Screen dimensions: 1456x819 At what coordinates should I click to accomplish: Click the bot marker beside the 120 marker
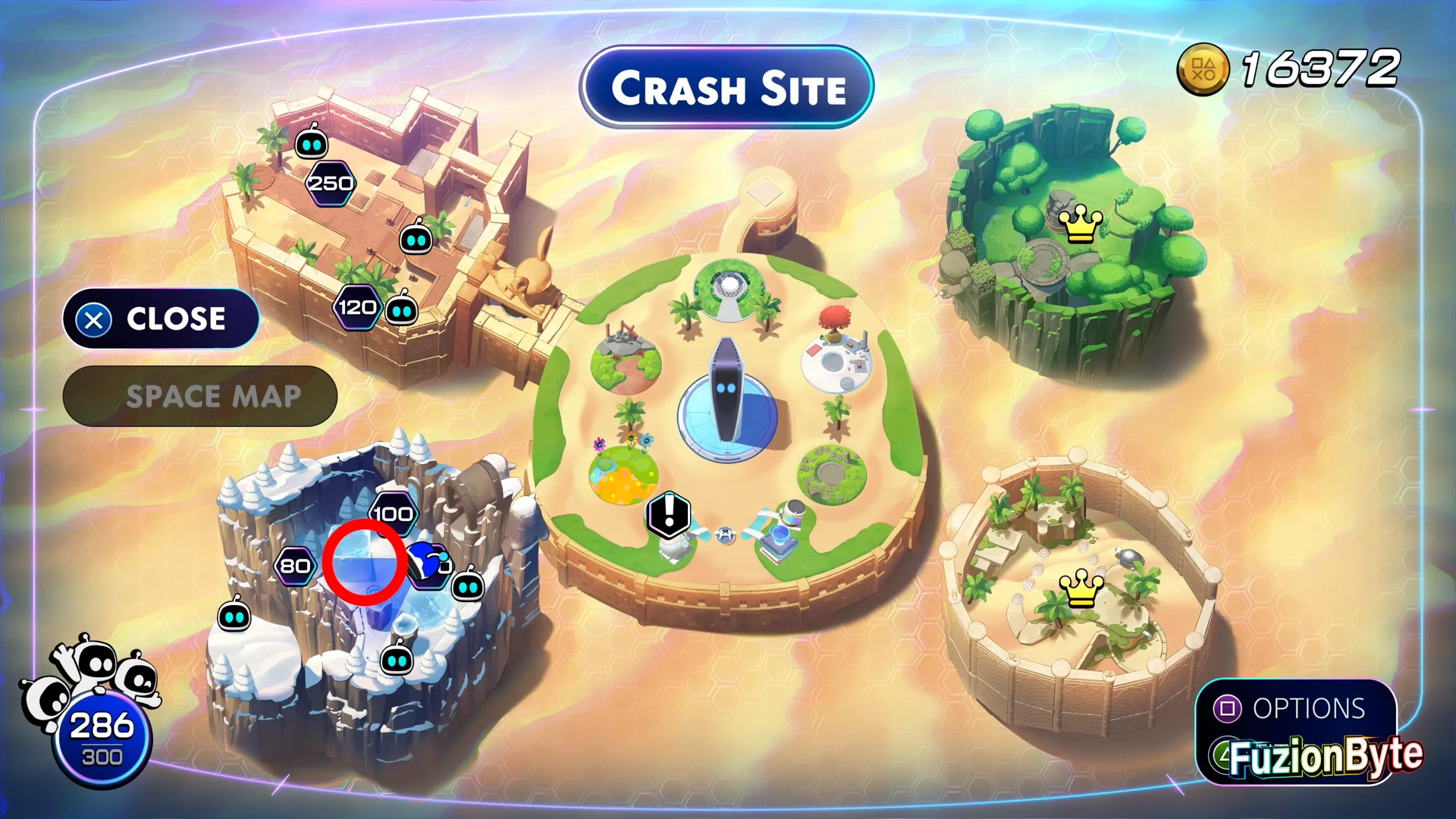pos(402,310)
